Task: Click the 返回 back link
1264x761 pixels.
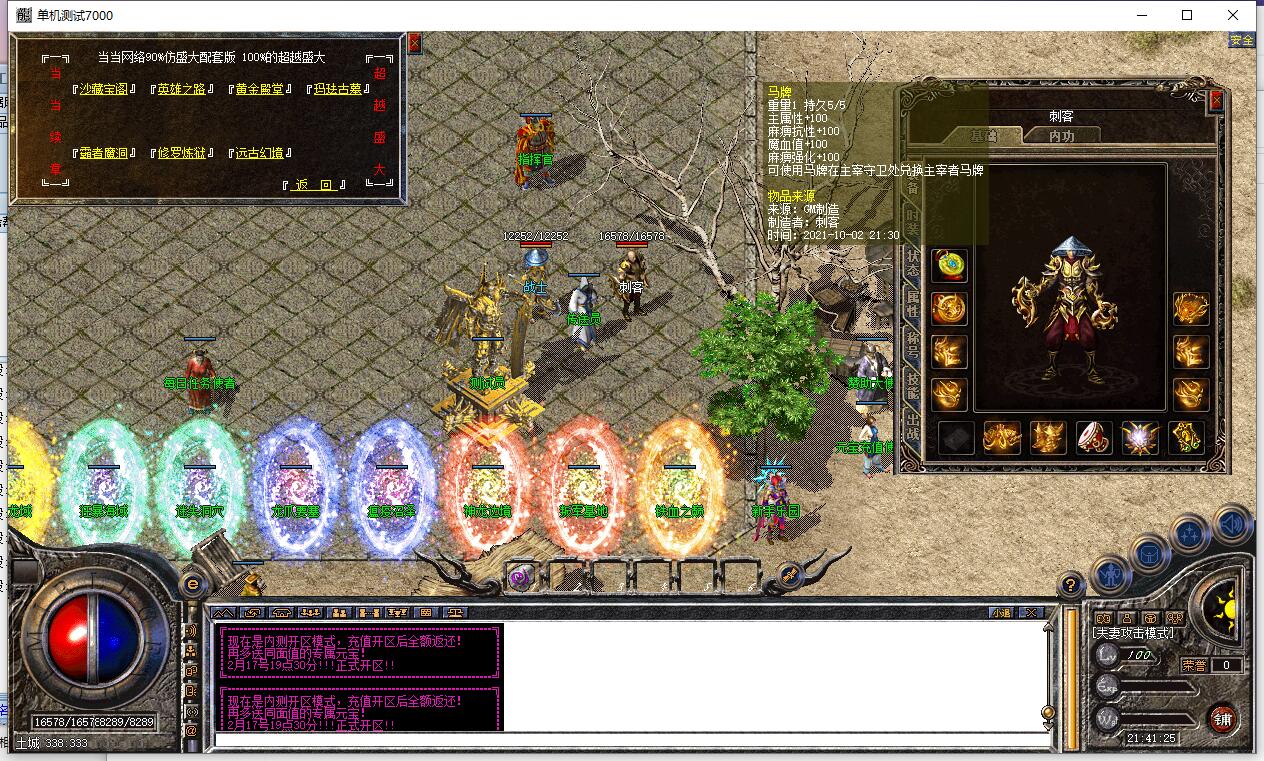Action: point(314,185)
